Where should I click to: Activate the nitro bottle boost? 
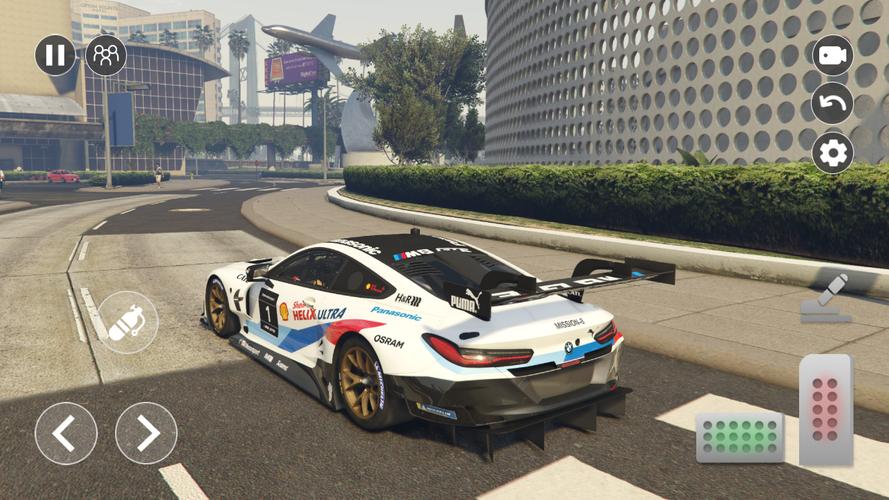(127, 322)
